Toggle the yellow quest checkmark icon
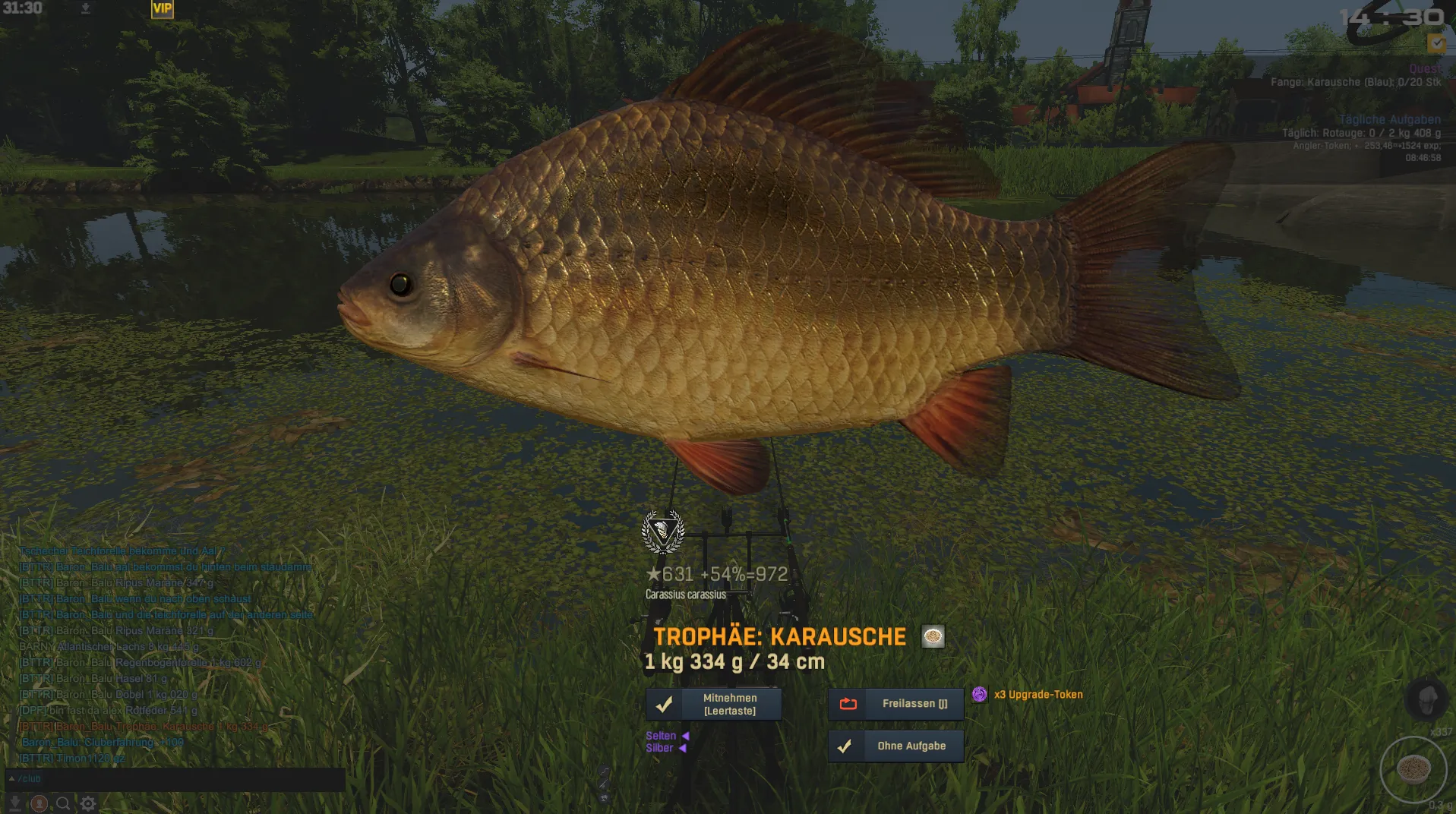Viewport: 1456px width, 814px height. click(x=1436, y=43)
